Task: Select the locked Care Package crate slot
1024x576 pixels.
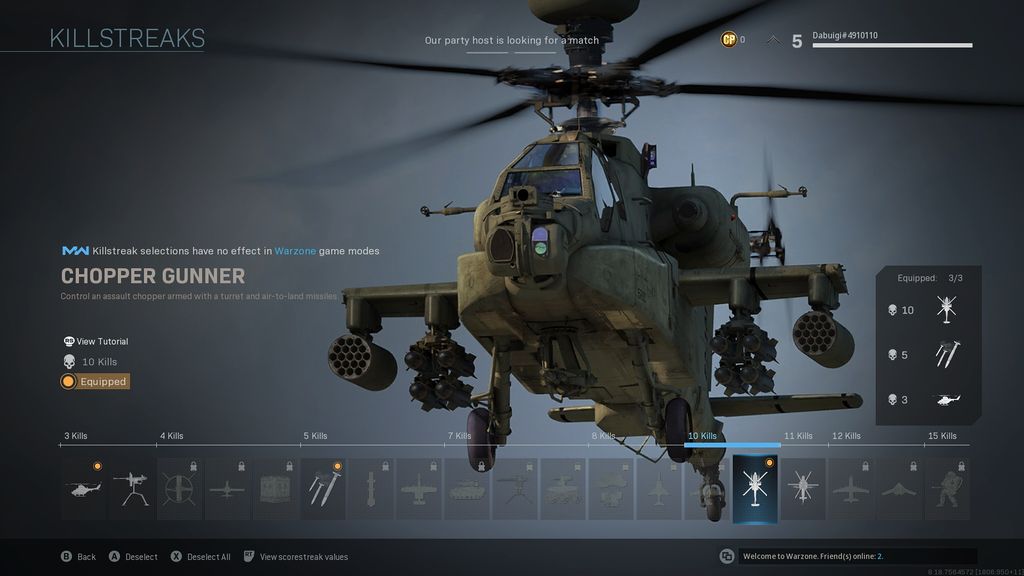Action: pos(275,489)
